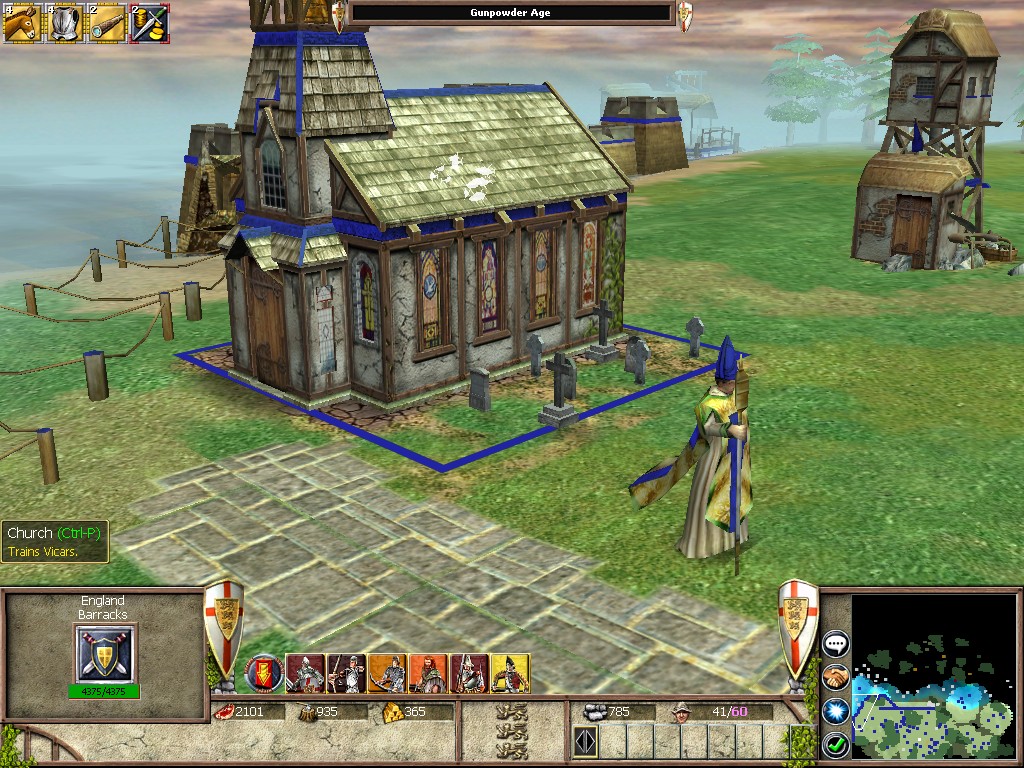Click the black diamond formation slot

pos(585,741)
